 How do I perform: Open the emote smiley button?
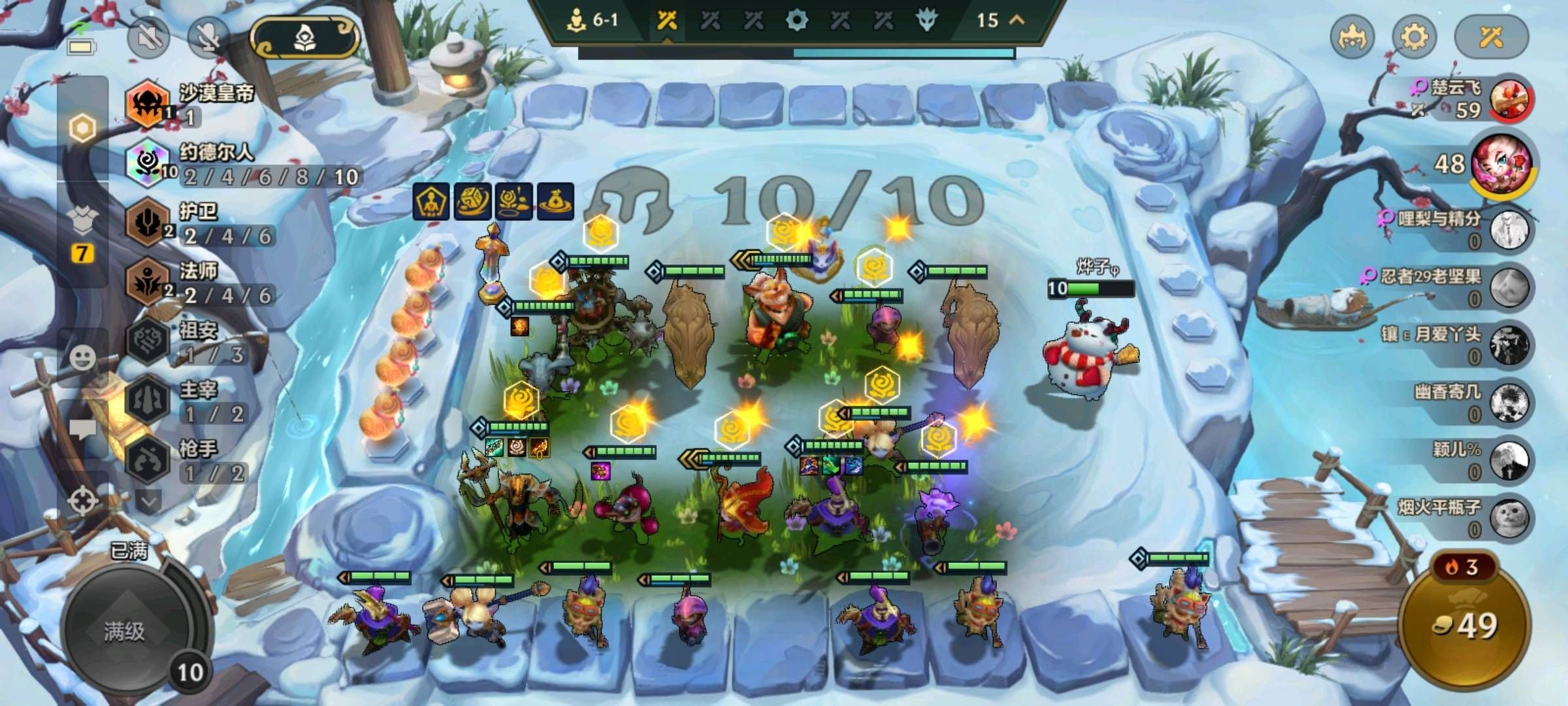[x=83, y=358]
